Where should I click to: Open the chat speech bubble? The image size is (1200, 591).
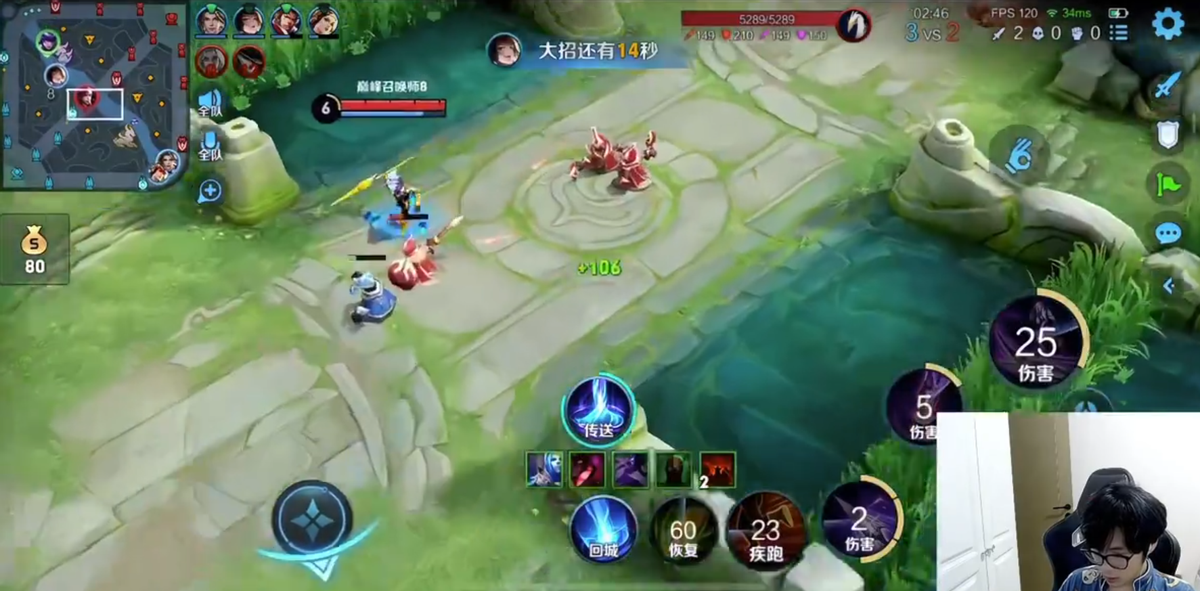click(1168, 233)
